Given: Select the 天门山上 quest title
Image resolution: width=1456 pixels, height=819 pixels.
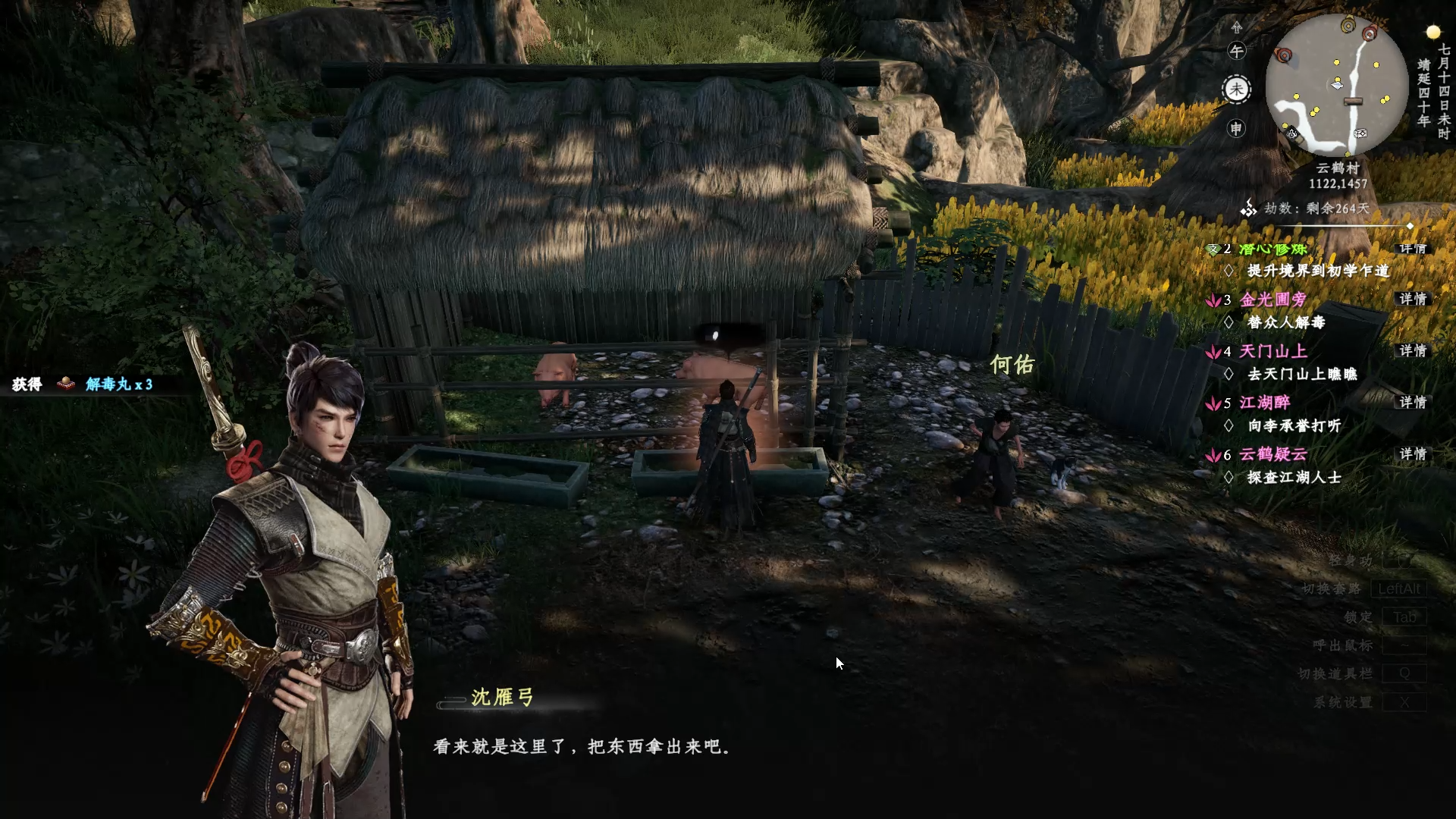Looking at the screenshot, I should [1273, 351].
